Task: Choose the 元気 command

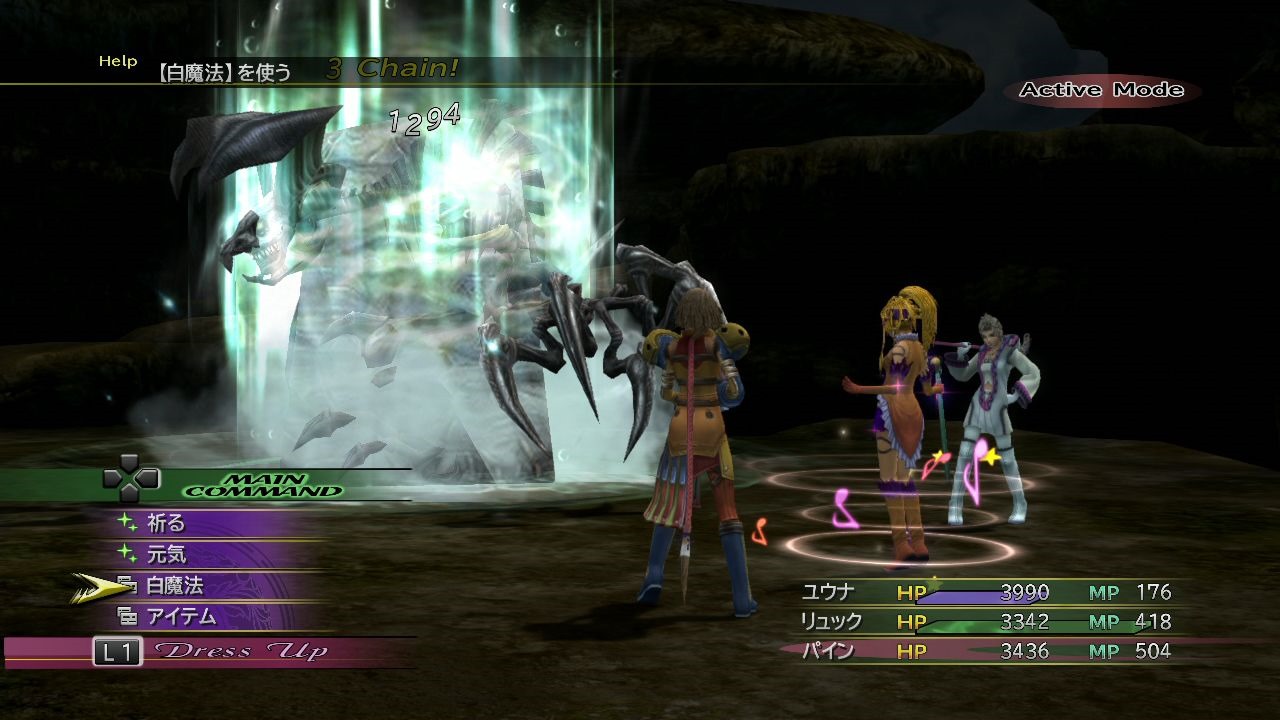Action: click(166, 554)
